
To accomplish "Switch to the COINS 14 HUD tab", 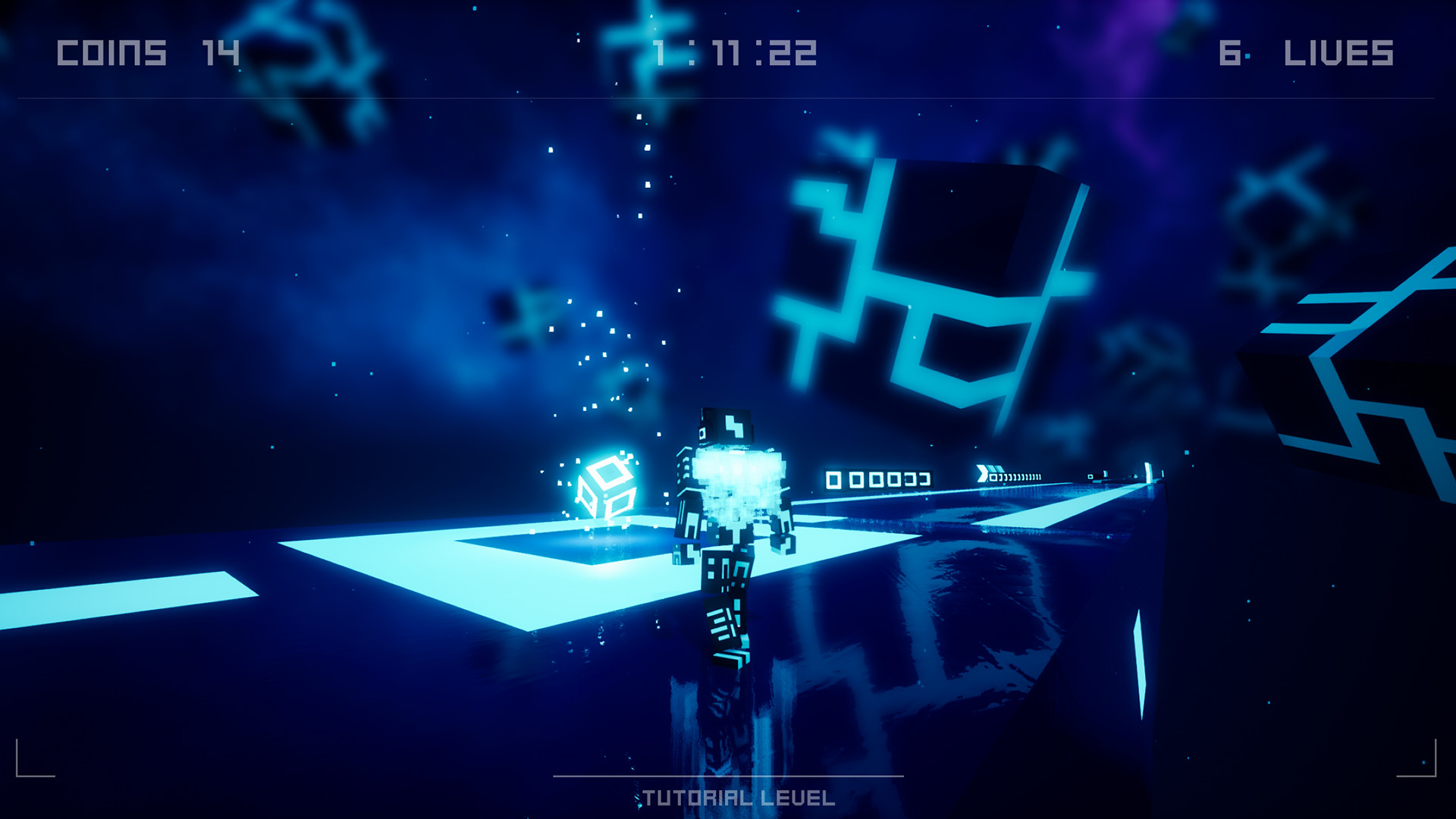I will (x=146, y=52).
